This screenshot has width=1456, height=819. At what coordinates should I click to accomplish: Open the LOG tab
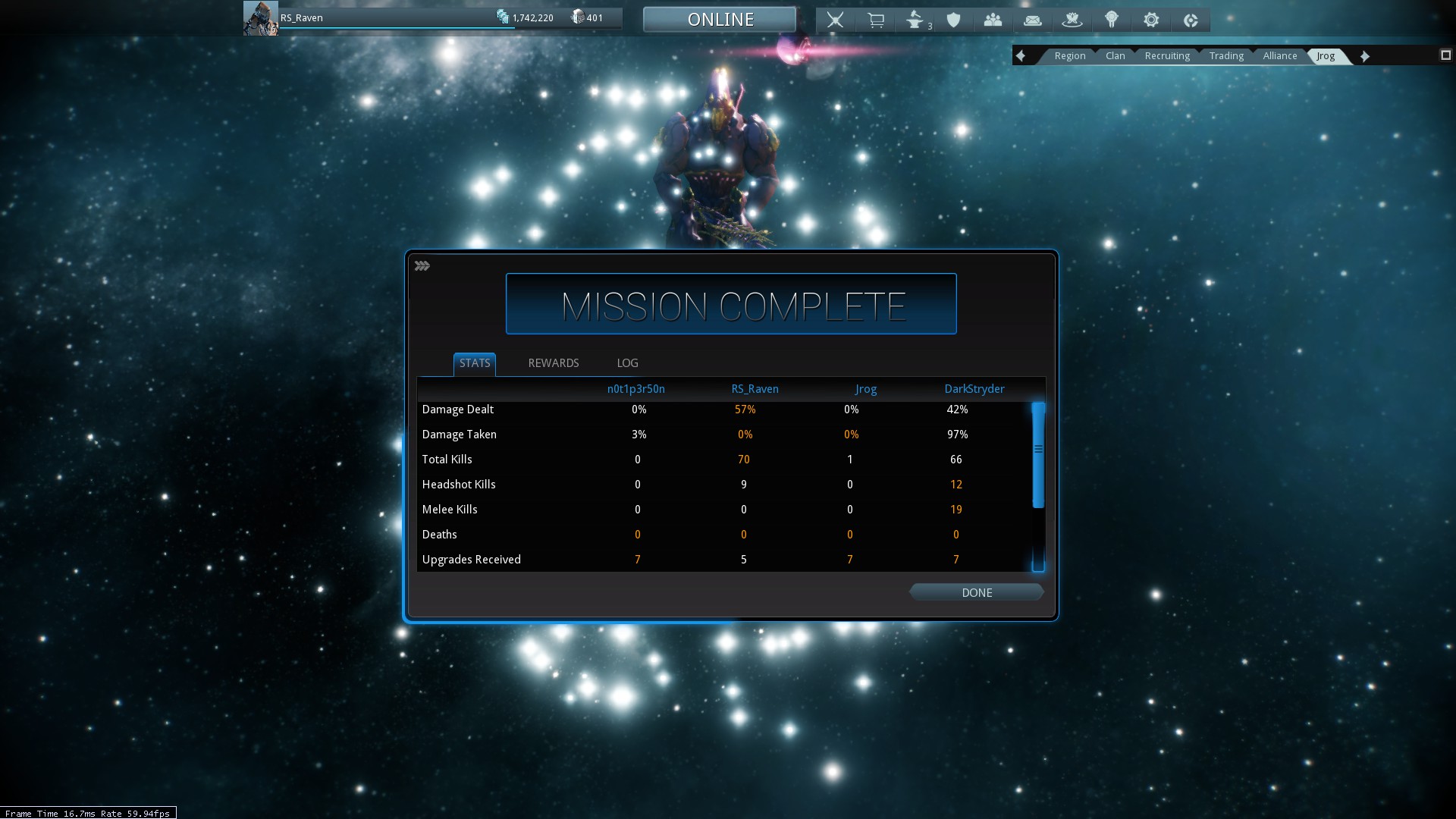pos(627,363)
